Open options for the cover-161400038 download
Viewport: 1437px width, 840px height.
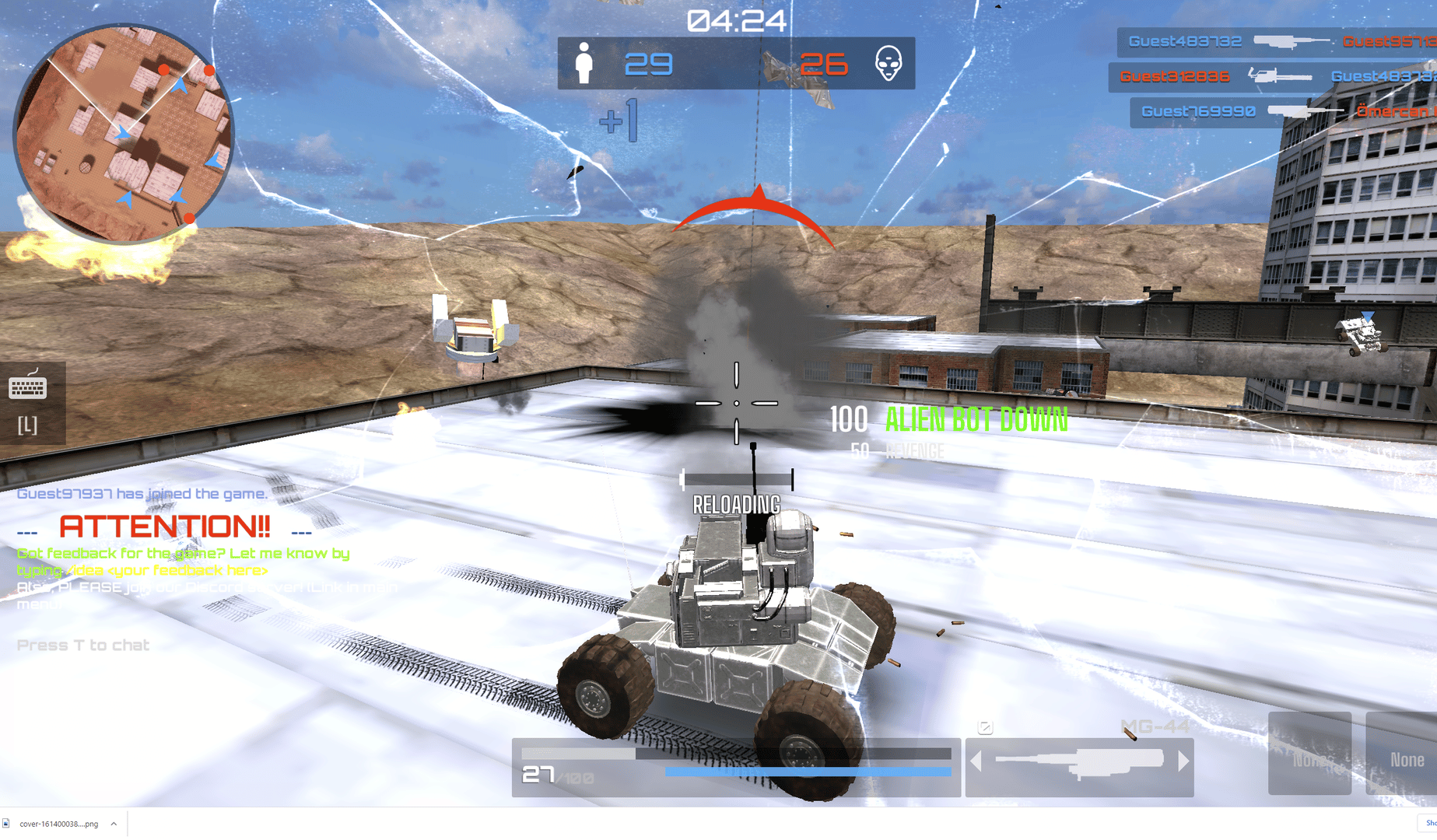(x=112, y=823)
